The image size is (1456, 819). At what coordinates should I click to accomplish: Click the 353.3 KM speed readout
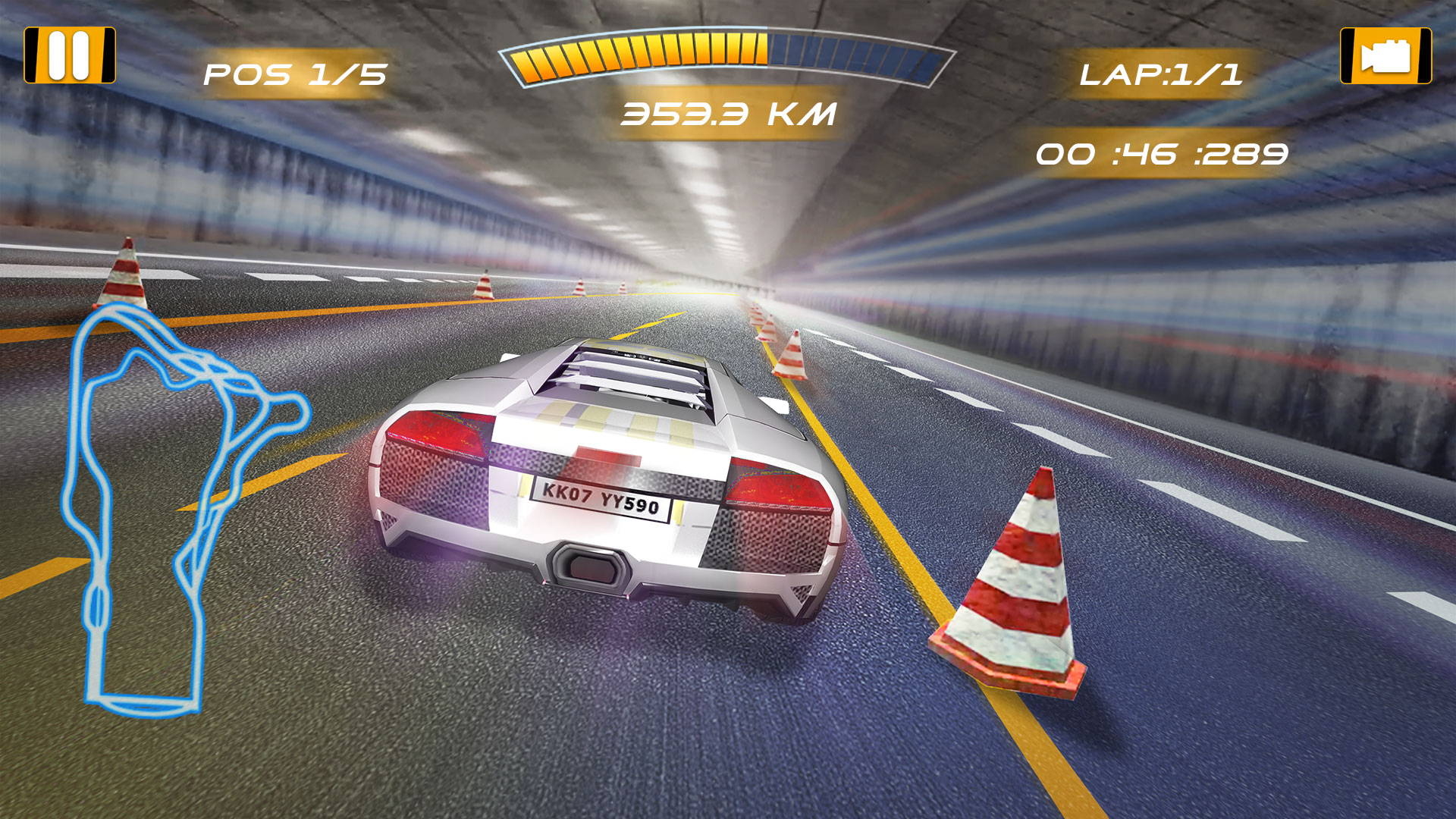[728, 114]
